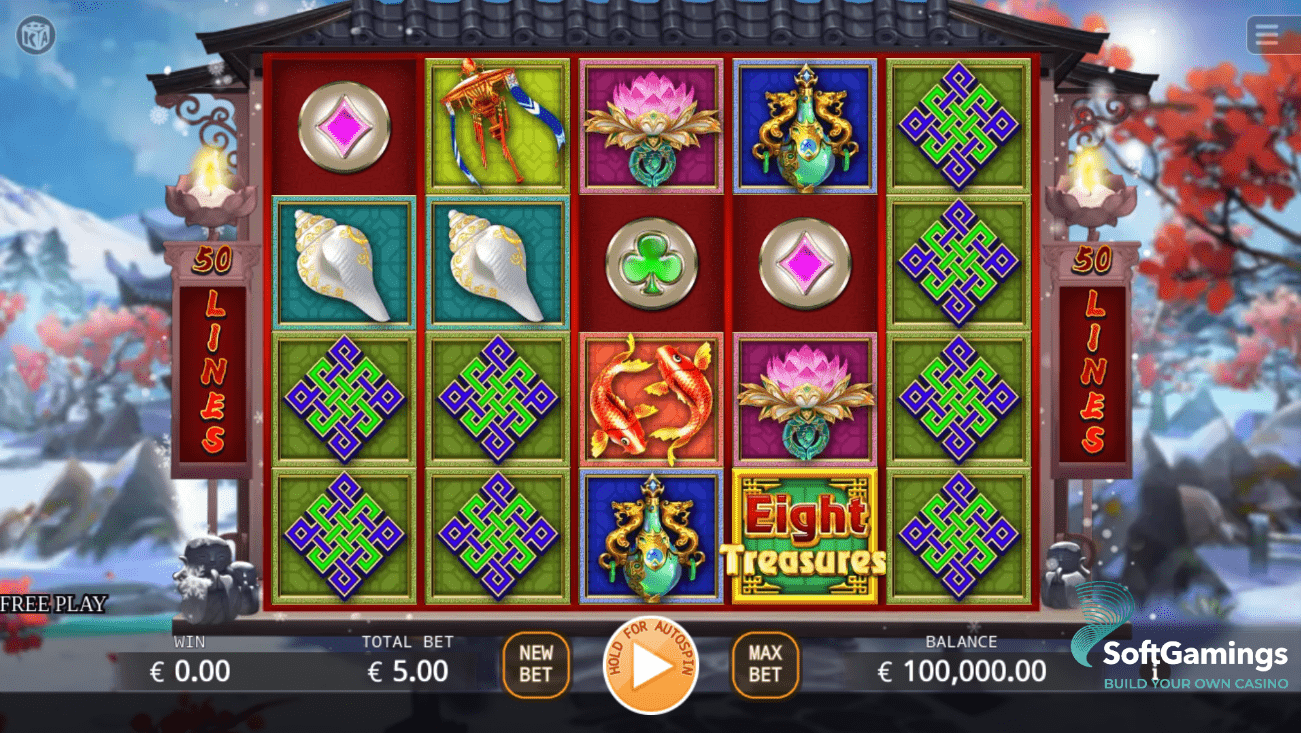Click the NEW BET button

[536, 663]
